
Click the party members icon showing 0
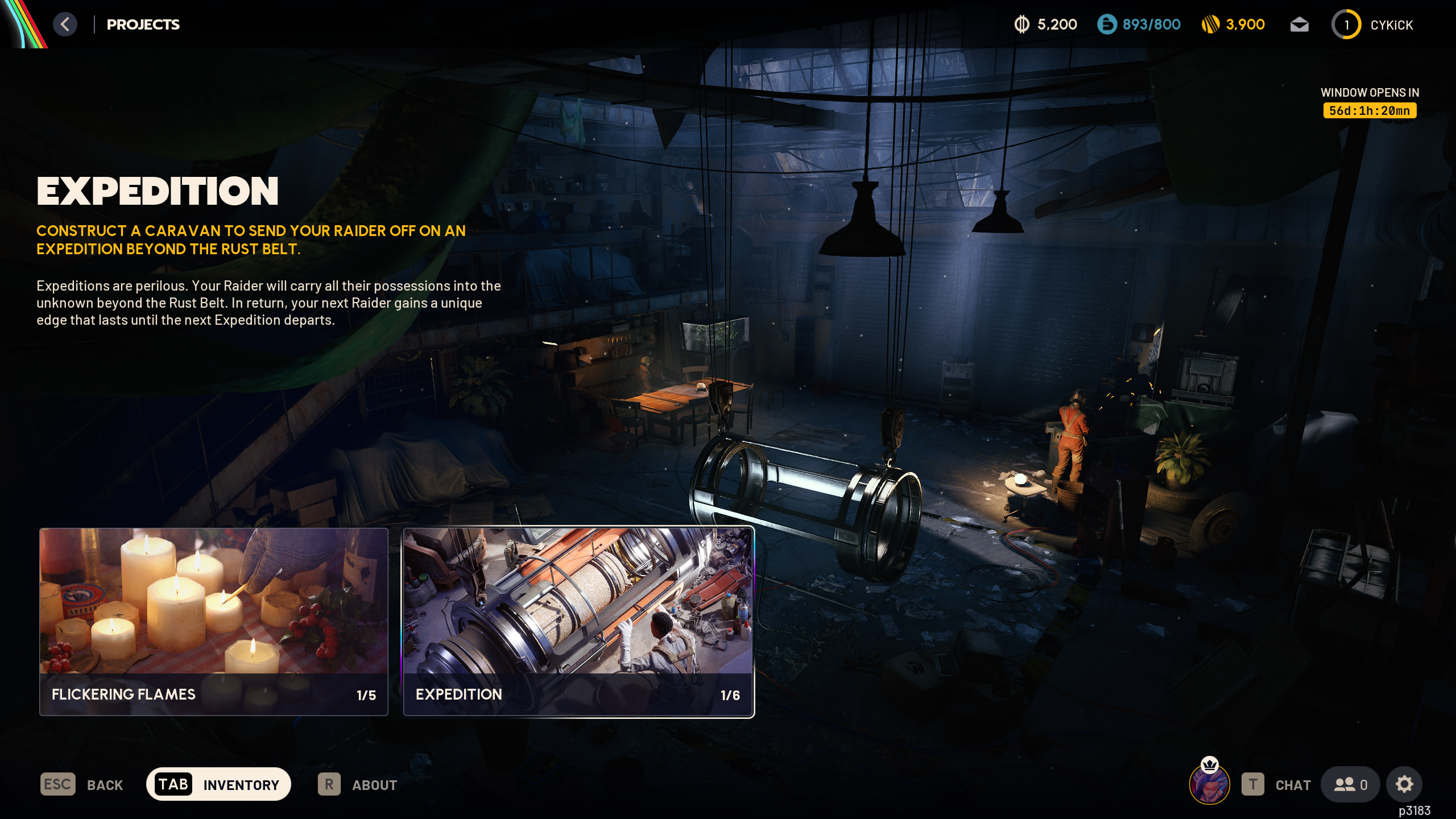click(x=1352, y=784)
